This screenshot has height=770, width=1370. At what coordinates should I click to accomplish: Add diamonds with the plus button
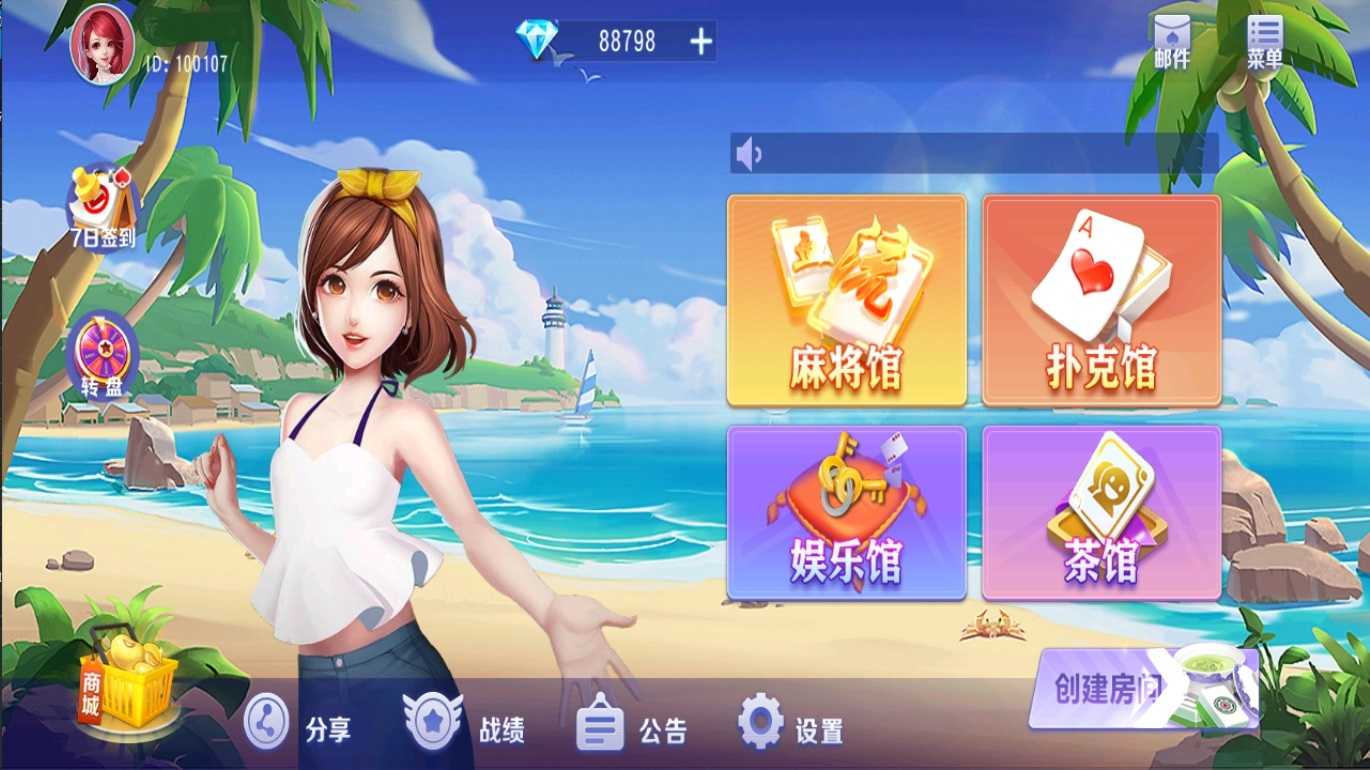coord(703,42)
